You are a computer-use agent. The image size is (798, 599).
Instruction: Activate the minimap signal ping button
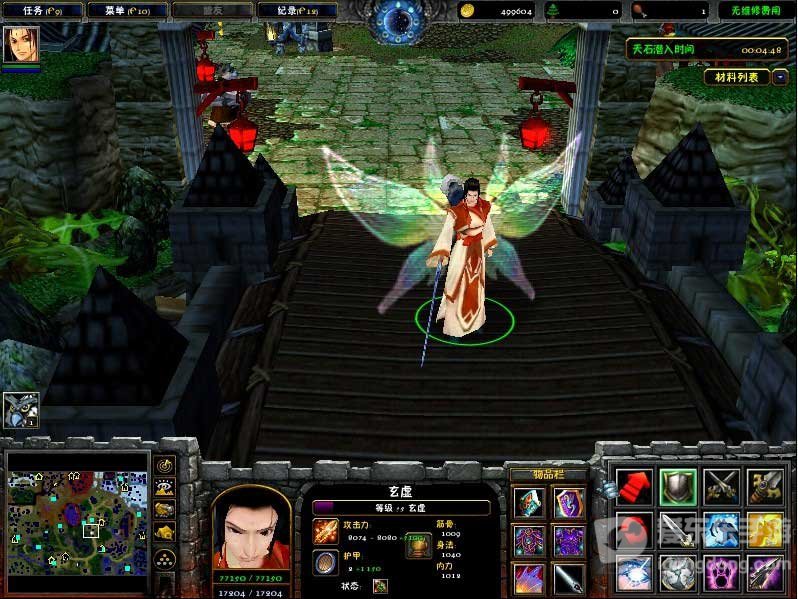tap(165, 466)
